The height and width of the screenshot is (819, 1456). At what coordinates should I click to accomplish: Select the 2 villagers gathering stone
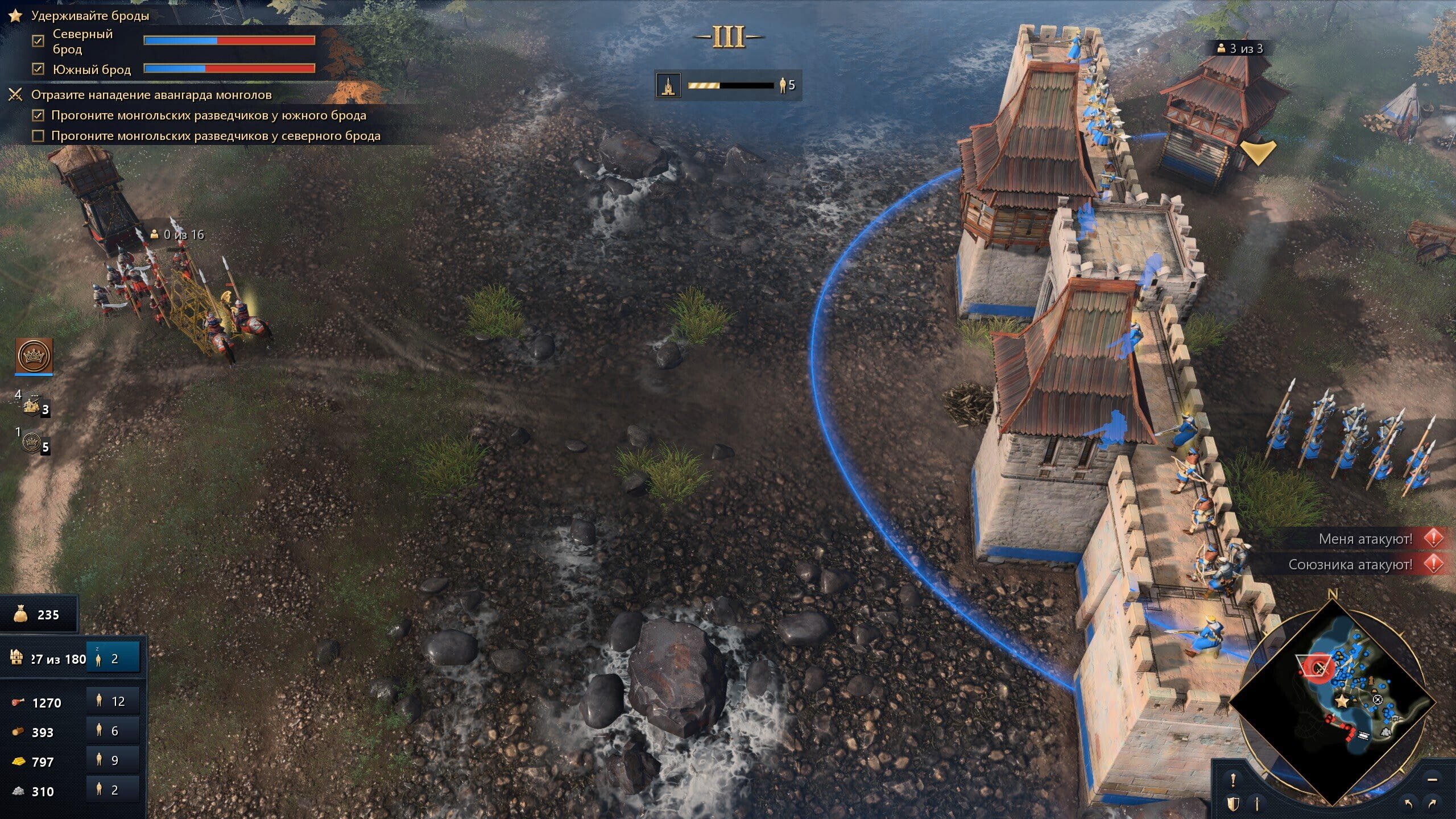click(x=113, y=790)
